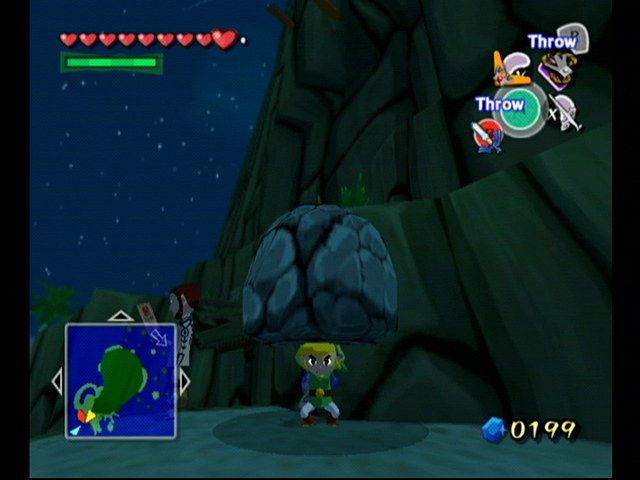Click Link's yellow position marker on the minimap
The height and width of the screenshot is (480, 640).
(89, 415)
